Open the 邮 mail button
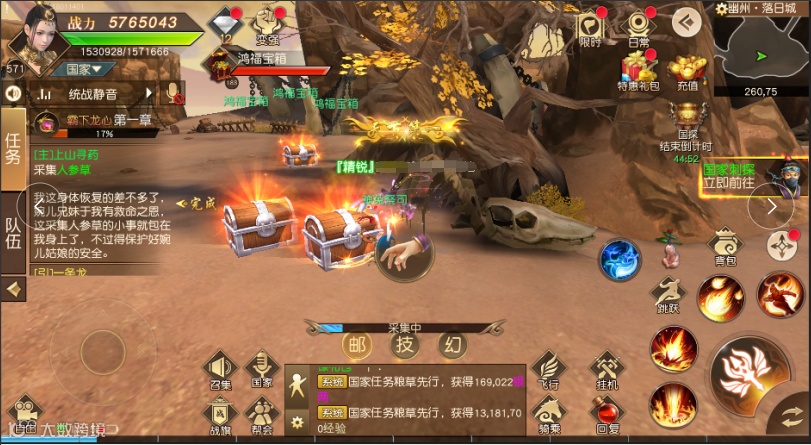 [356, 345]
